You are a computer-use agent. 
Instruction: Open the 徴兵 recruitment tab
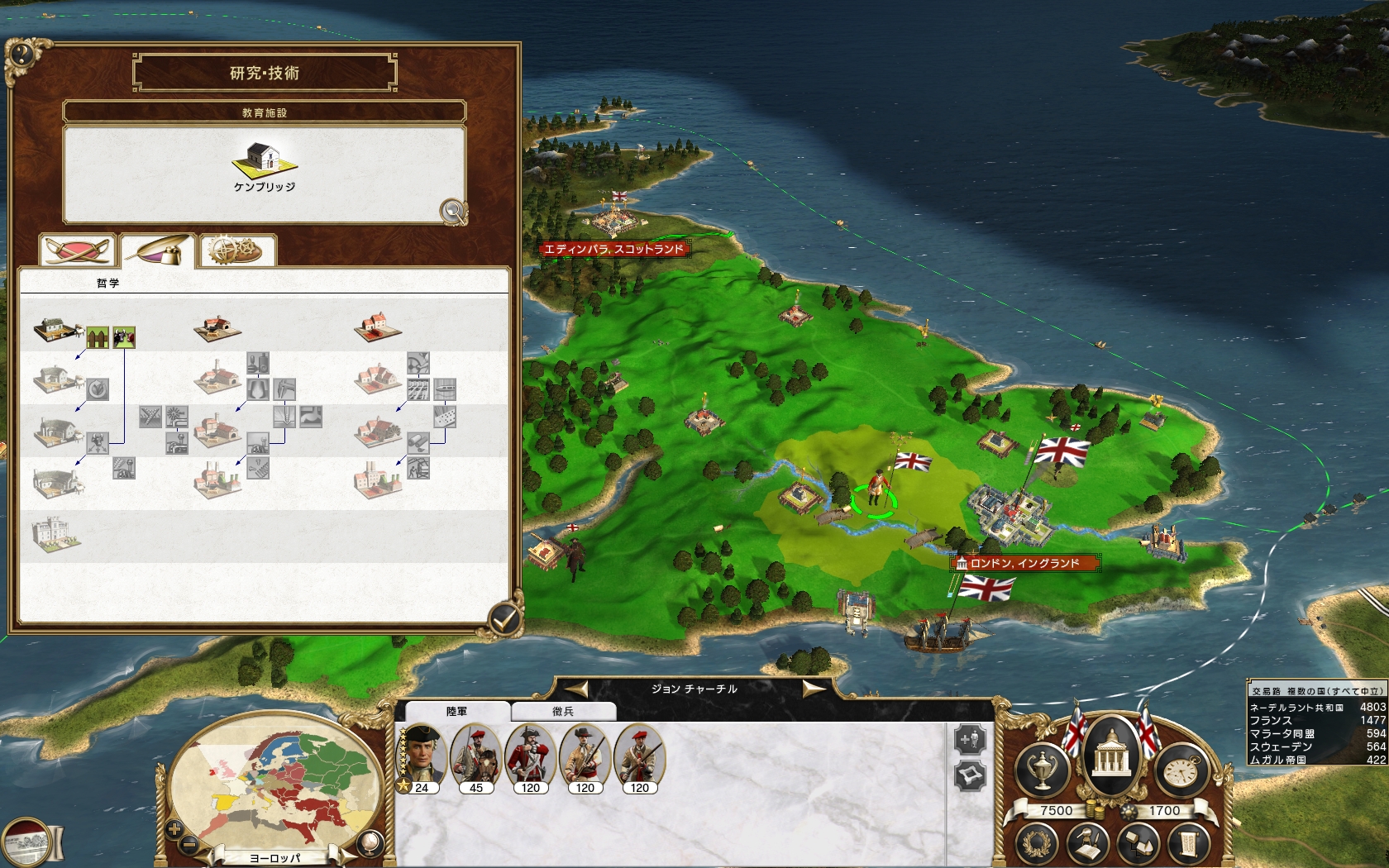point(563,711)
